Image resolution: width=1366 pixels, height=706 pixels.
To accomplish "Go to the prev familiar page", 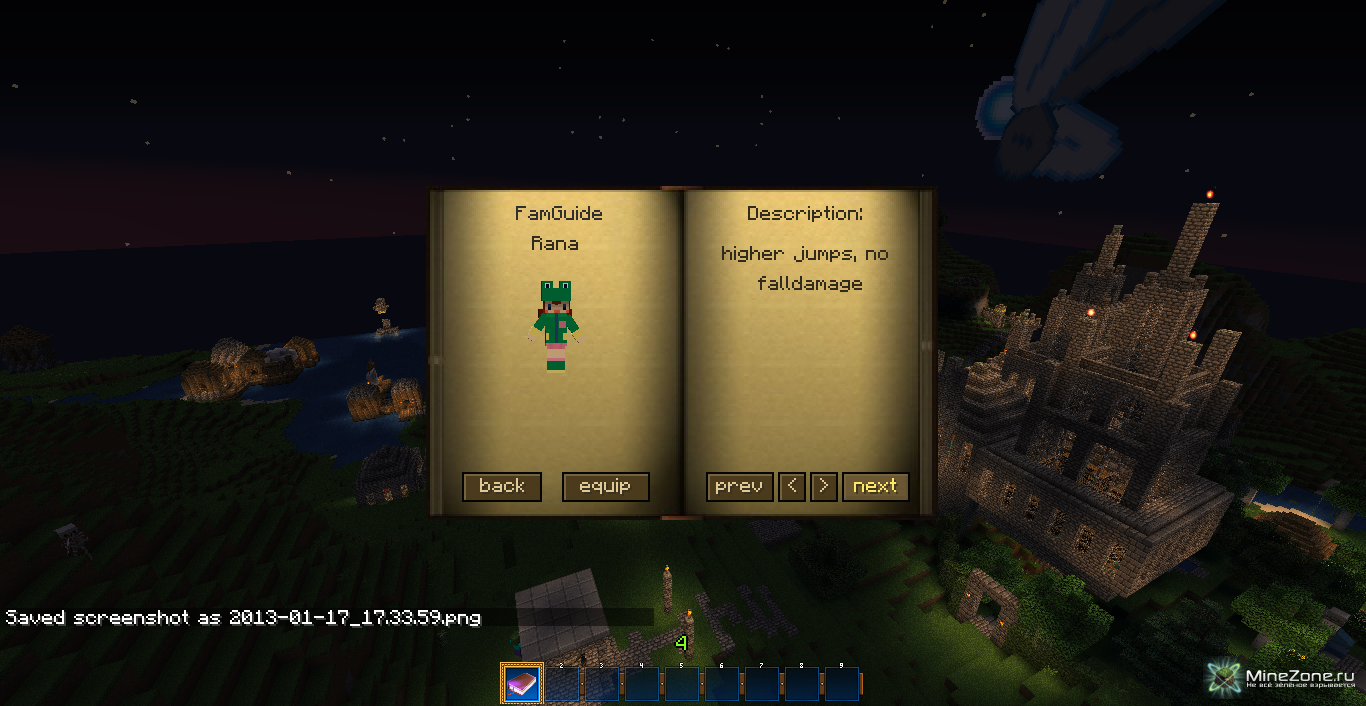I will (739, 487).
